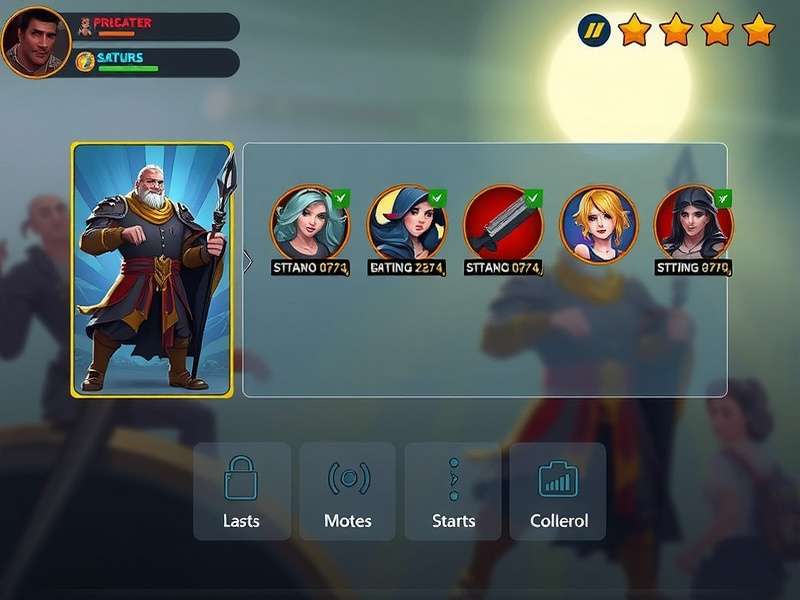Image resolution: width=800 pixels, height=600 pixels.
Task: Choose the teal-haired woman portrait
Action: pyautogui.click(x=310, y=223)
